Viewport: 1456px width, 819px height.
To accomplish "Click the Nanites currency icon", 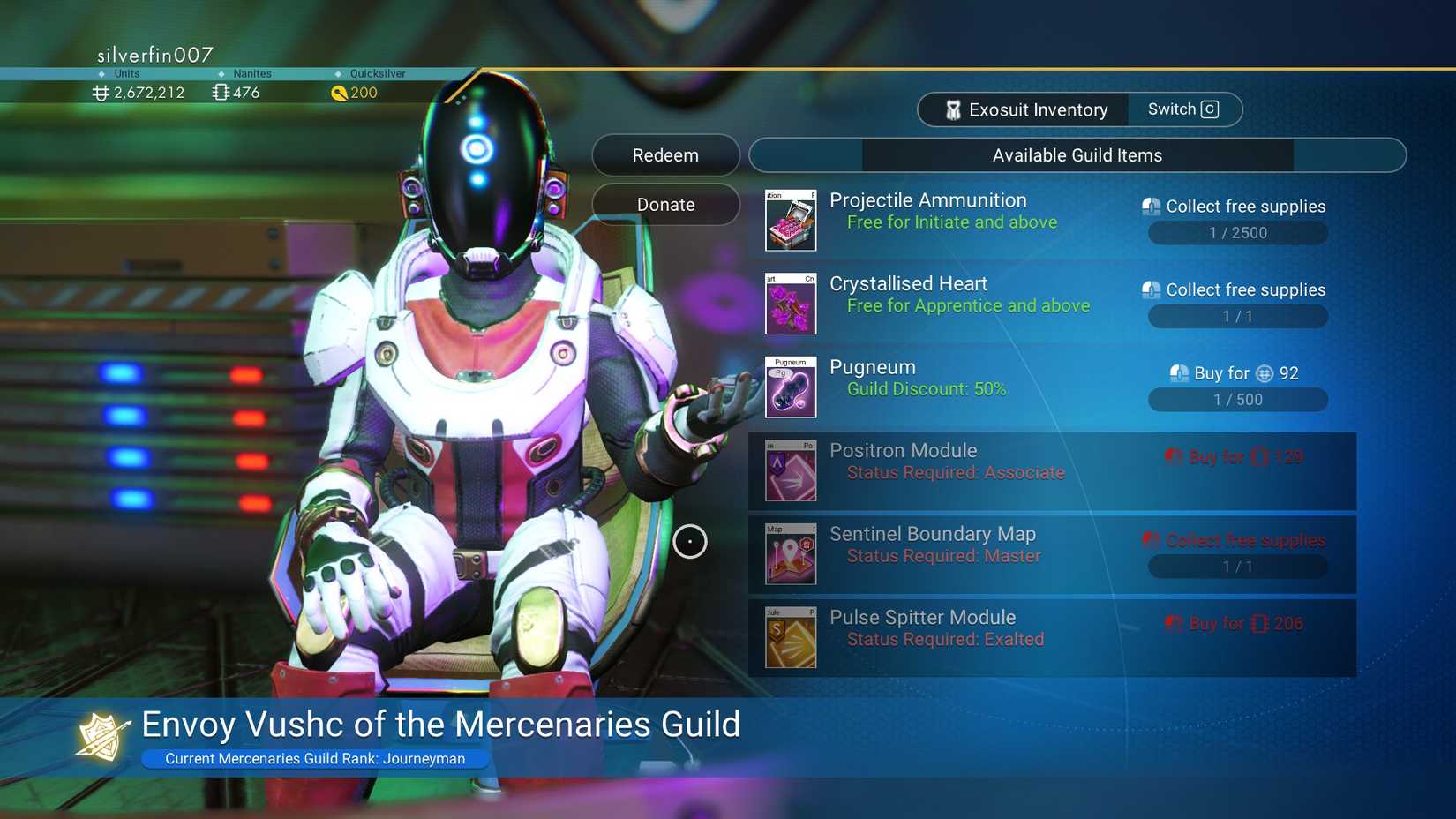I will coord(220,92).
